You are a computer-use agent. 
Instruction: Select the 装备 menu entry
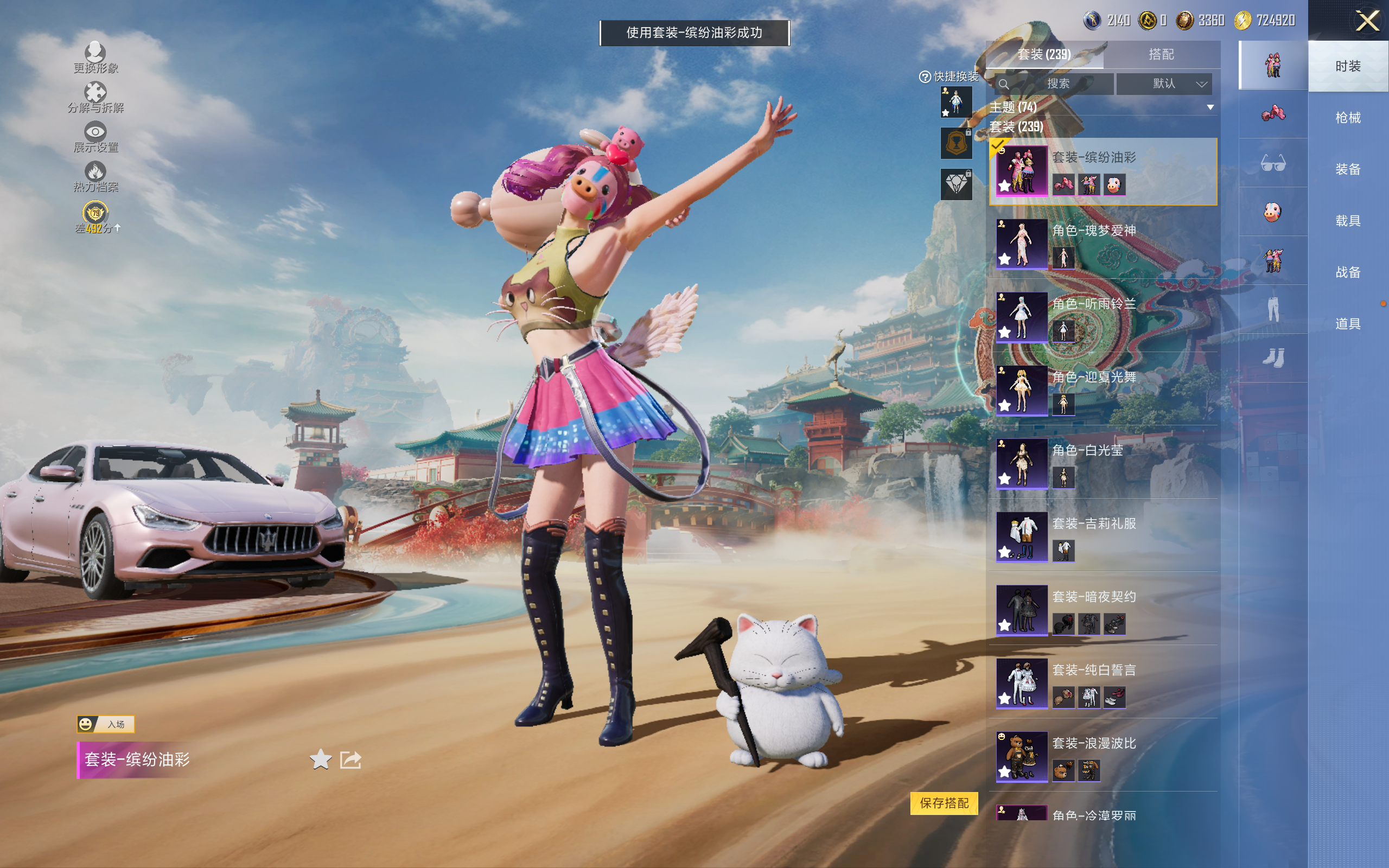1348,169
